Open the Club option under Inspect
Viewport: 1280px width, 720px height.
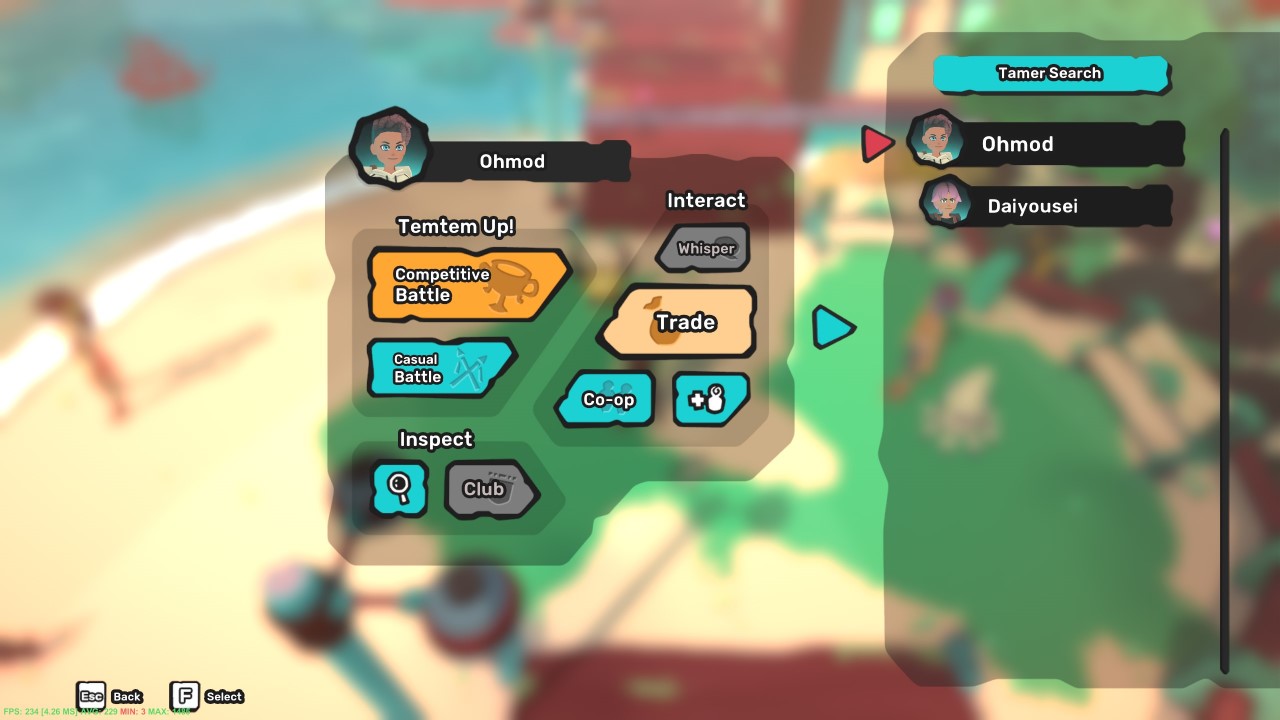pos(489,489)
